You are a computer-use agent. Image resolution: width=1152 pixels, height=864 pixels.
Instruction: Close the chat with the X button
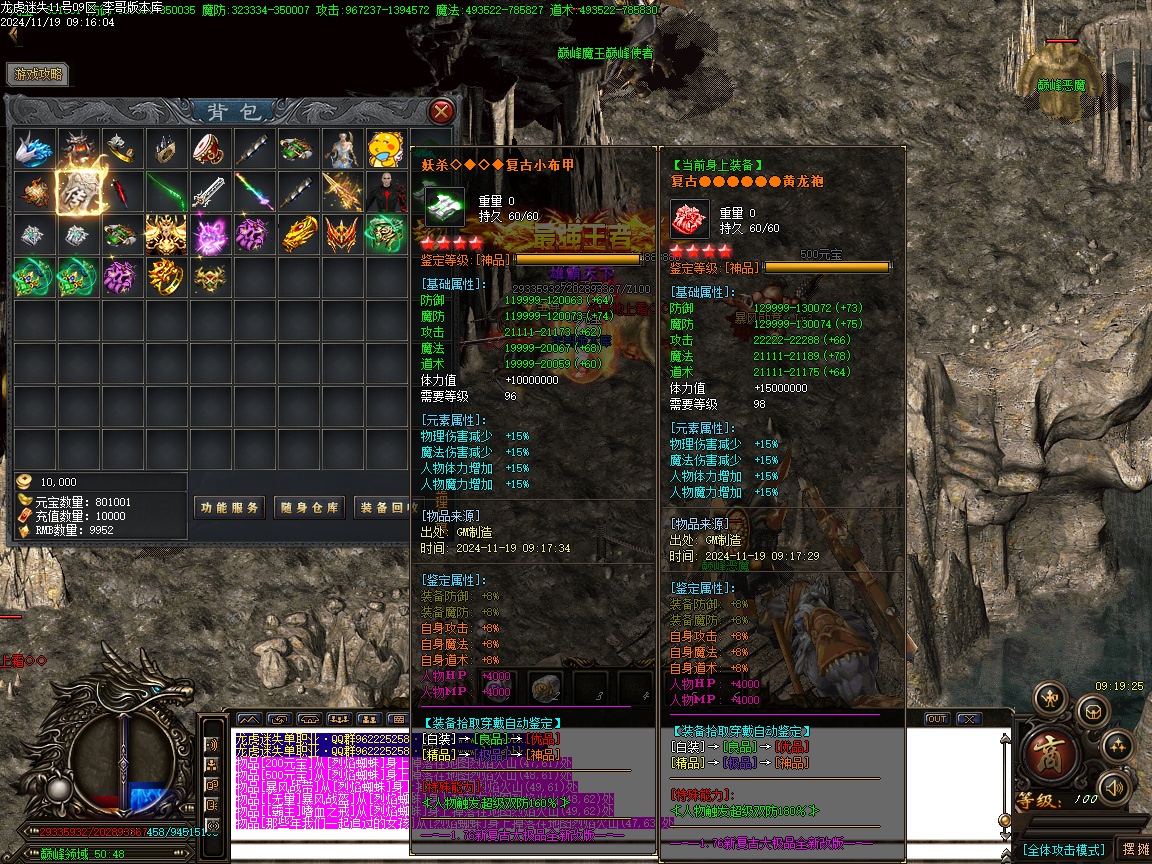coord(968,719)
